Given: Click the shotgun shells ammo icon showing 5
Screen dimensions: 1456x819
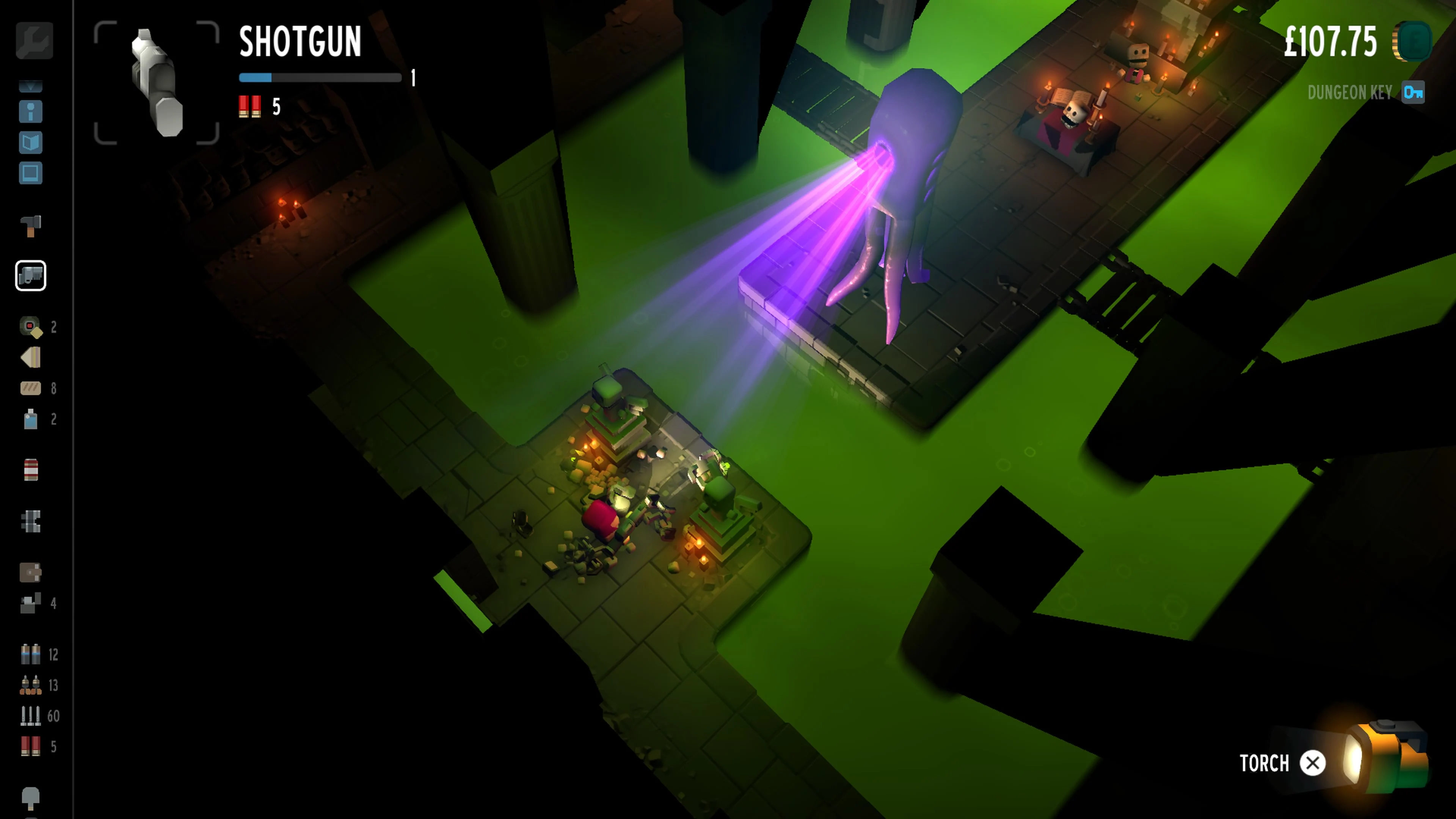Looking at the screenshot, I should tap(31, 747).
